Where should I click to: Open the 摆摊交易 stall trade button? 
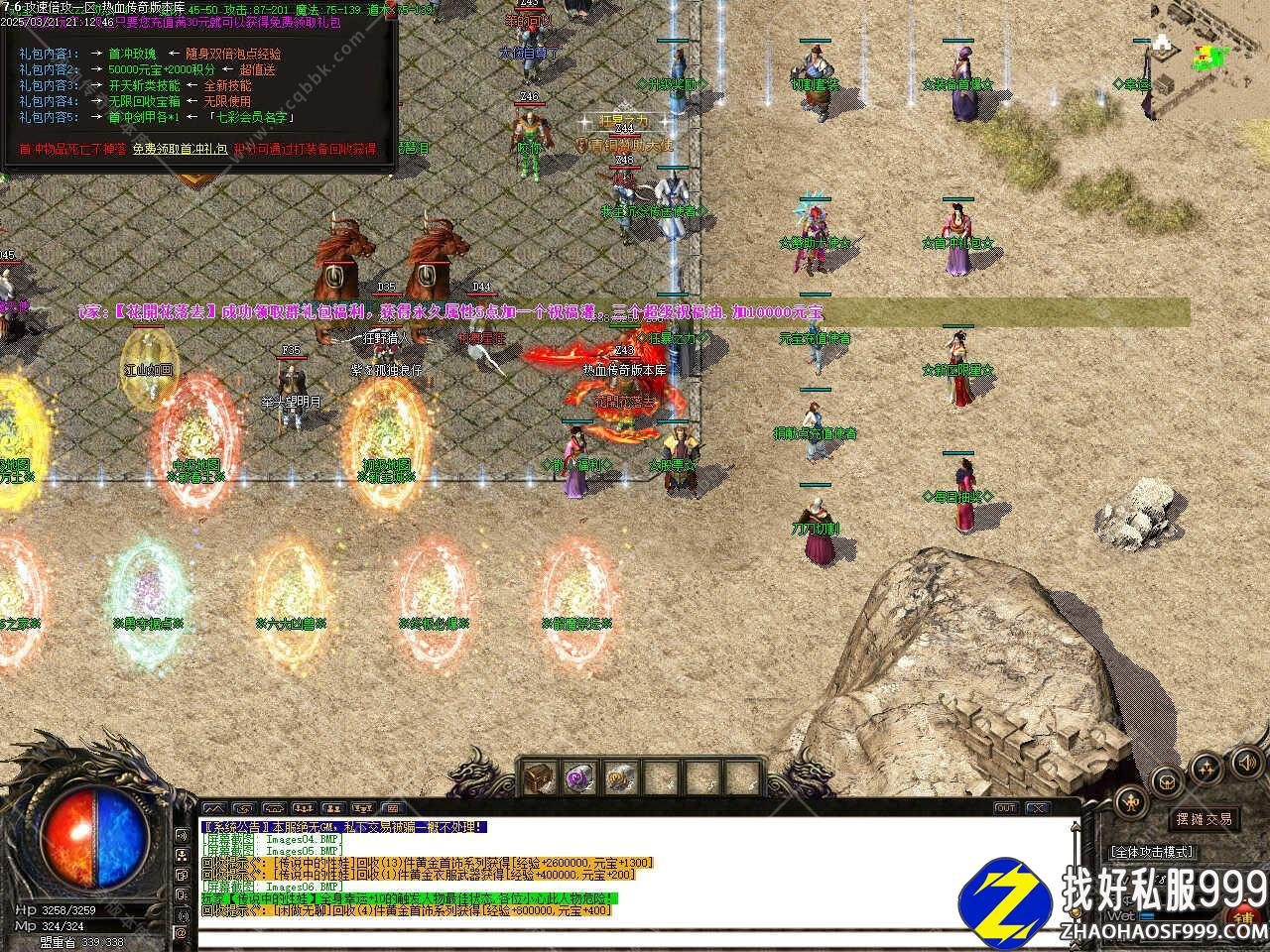pos(1204,819)
